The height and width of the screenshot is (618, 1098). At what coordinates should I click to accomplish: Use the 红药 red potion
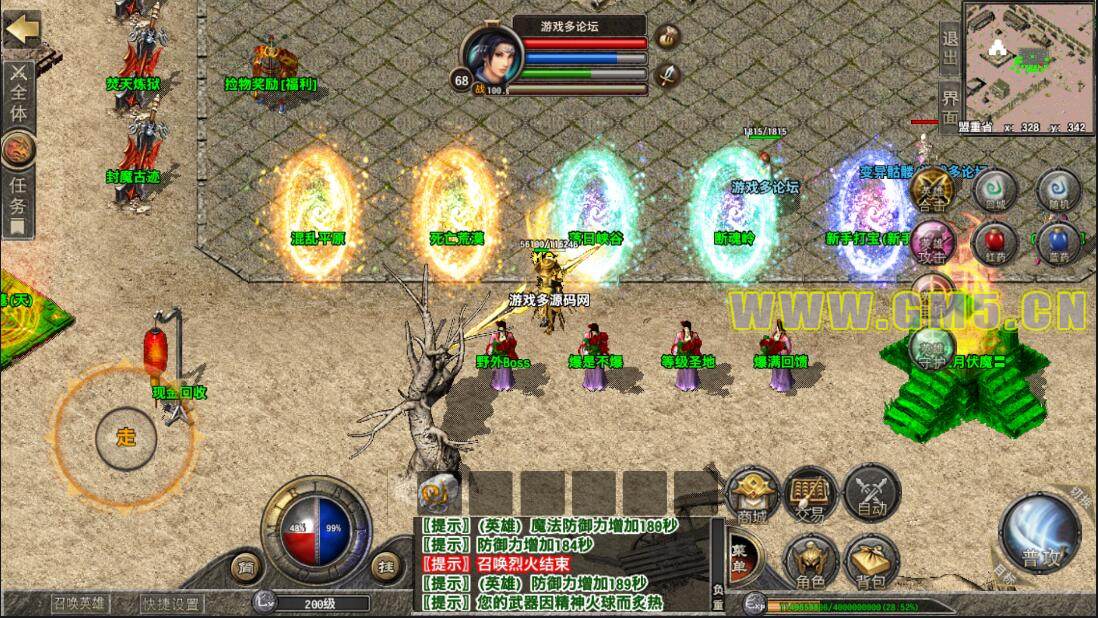[x=995, y=241]
